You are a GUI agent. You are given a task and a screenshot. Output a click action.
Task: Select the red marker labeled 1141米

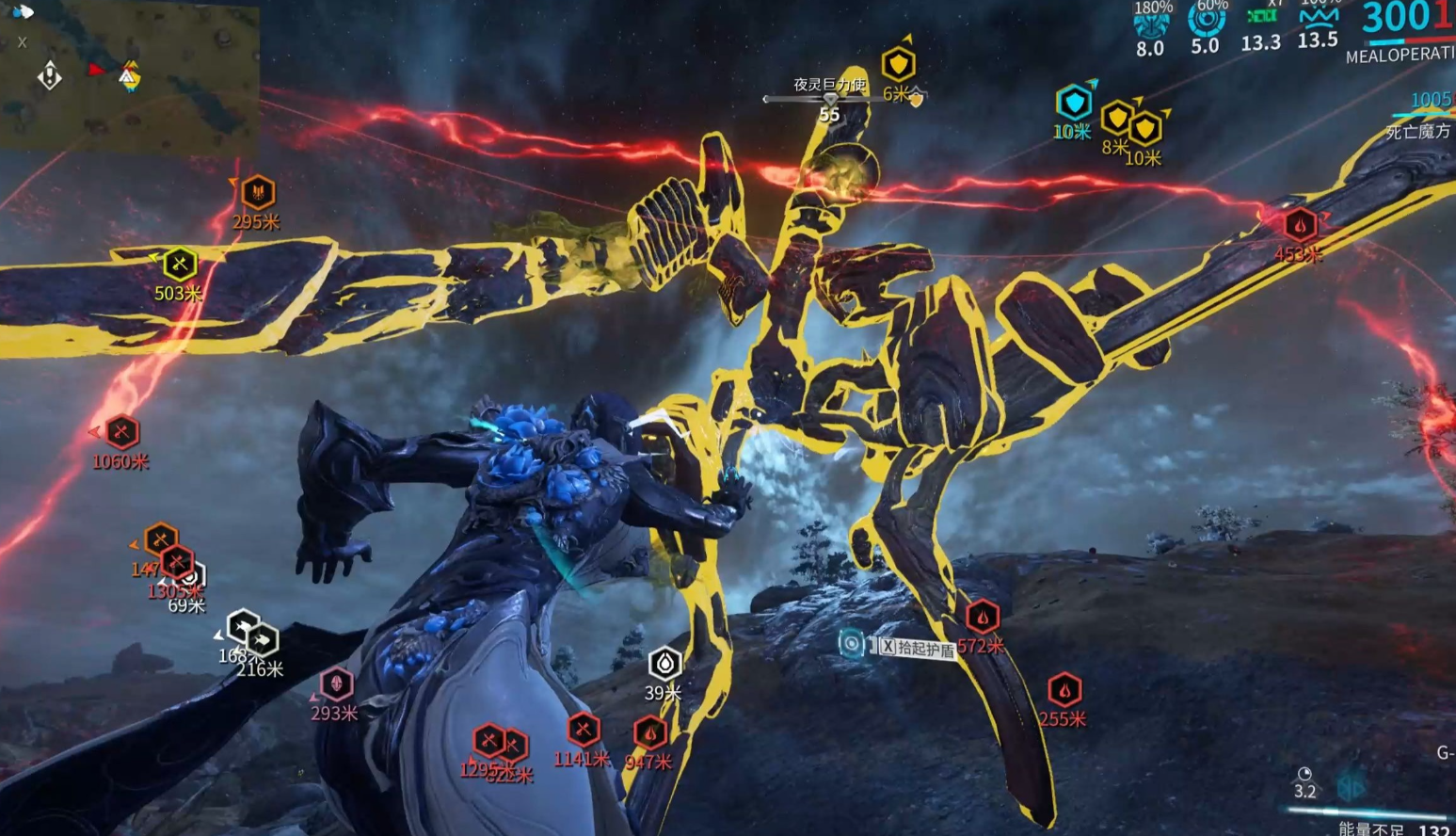(x=584, y=729)
